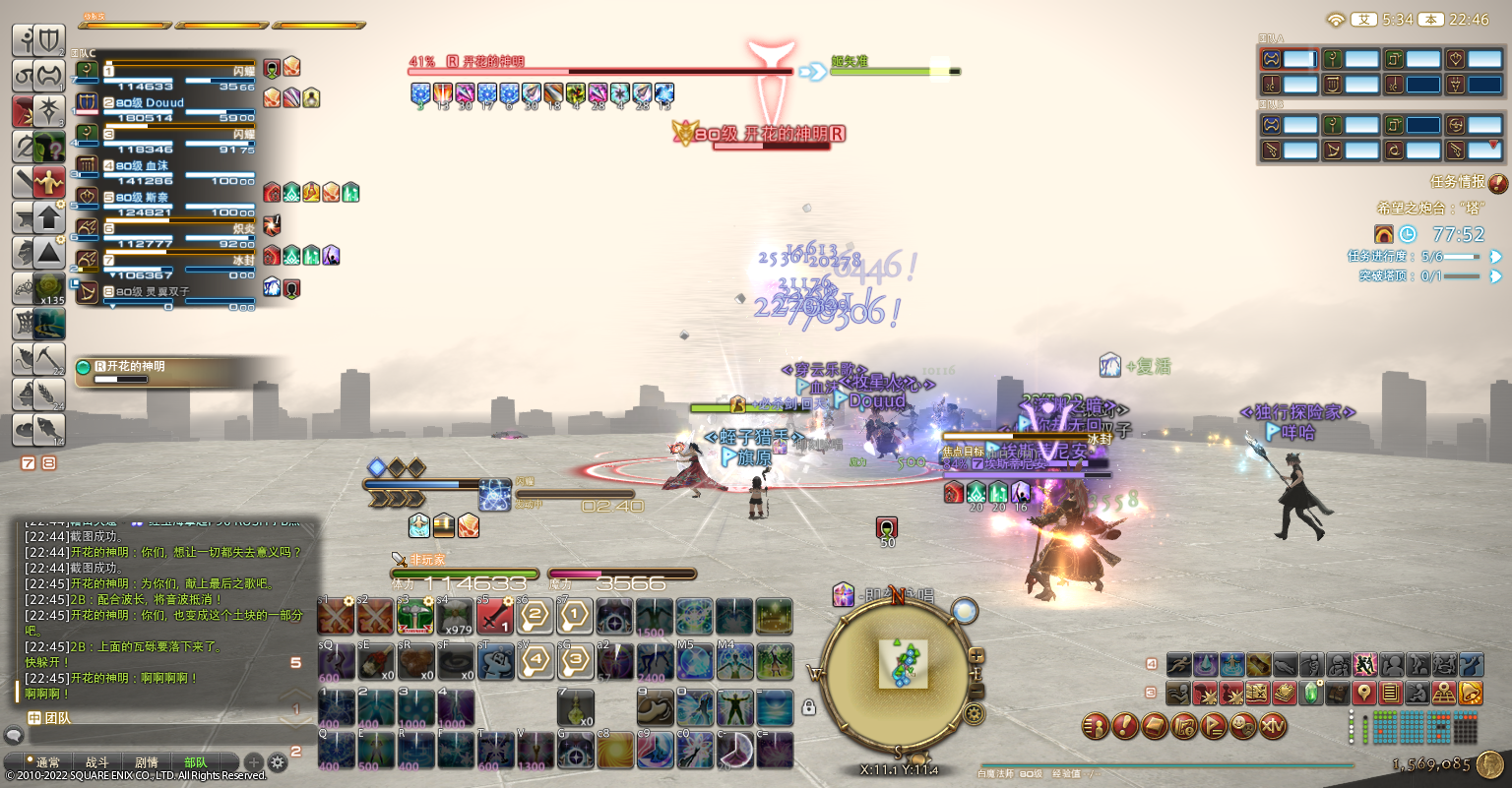The width and height of the screenshot is (1512, 788).
Task: Click the 任务情报 duty info icon
Action: [1497, 183]
